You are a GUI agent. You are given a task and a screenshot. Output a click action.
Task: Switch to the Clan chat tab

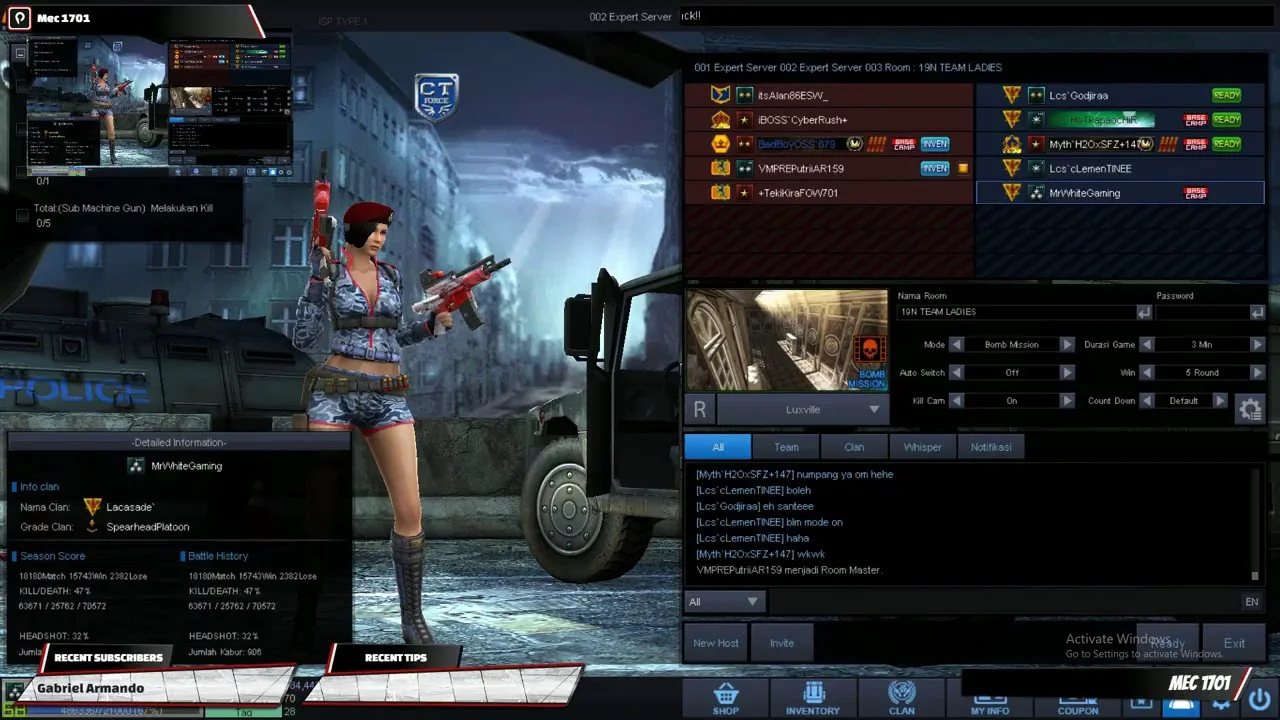click(x=854, y=447)
